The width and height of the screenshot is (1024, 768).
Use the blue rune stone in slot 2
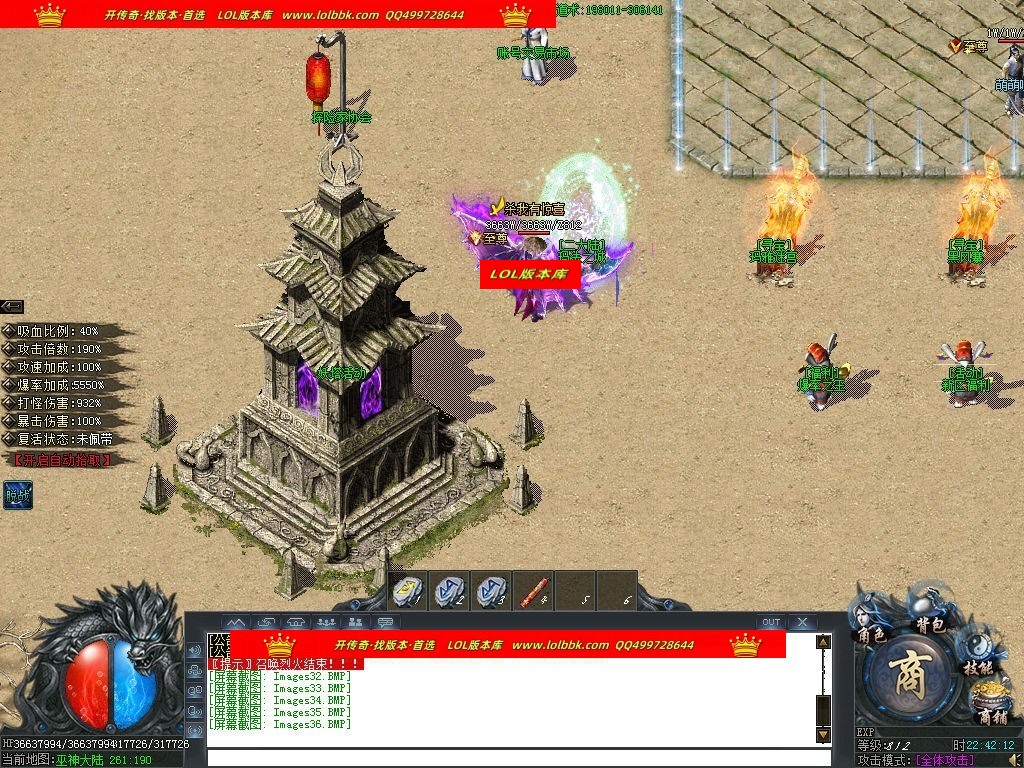click(449, 590)
